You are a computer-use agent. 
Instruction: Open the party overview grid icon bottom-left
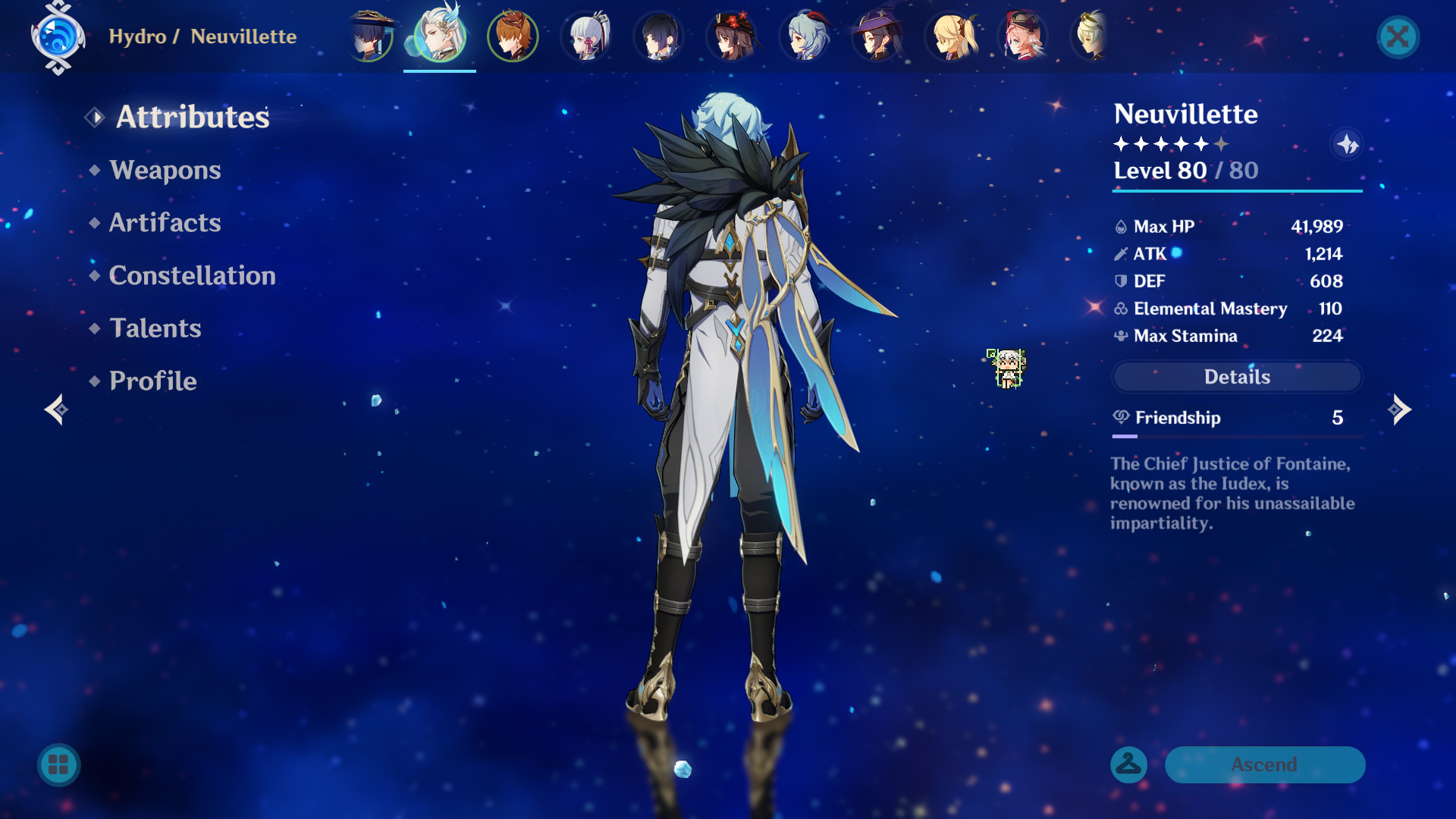pos(58,765)
